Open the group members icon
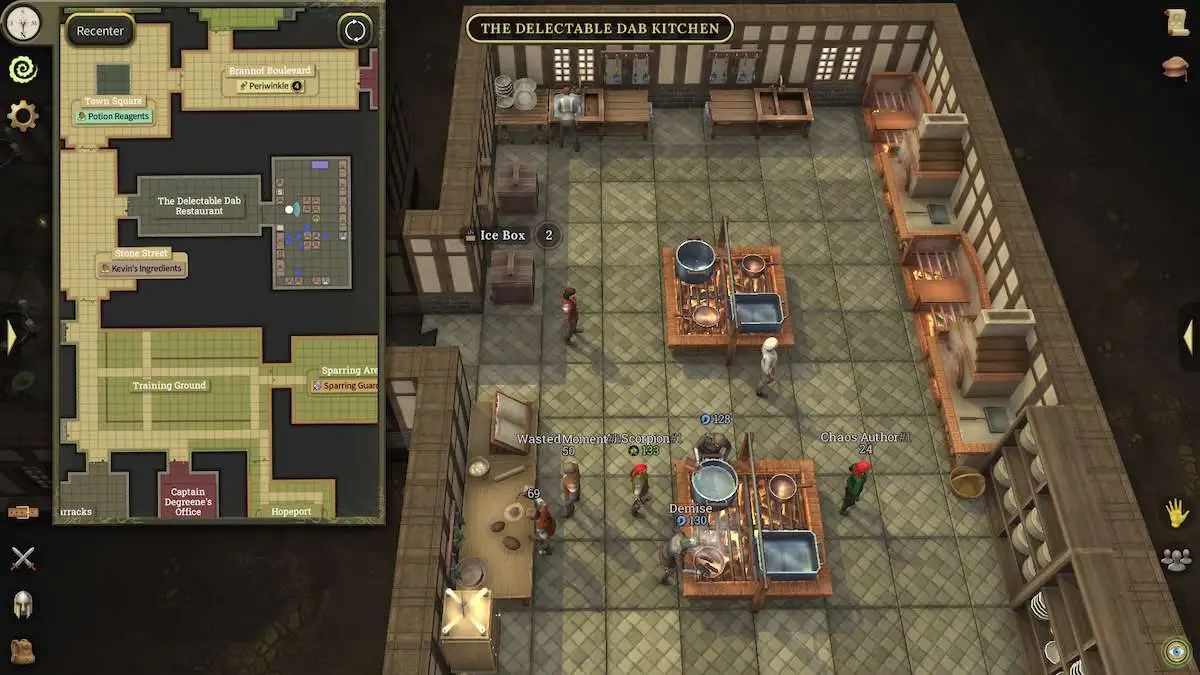Screen dimensions: 1200x675 click(1177, 559)
